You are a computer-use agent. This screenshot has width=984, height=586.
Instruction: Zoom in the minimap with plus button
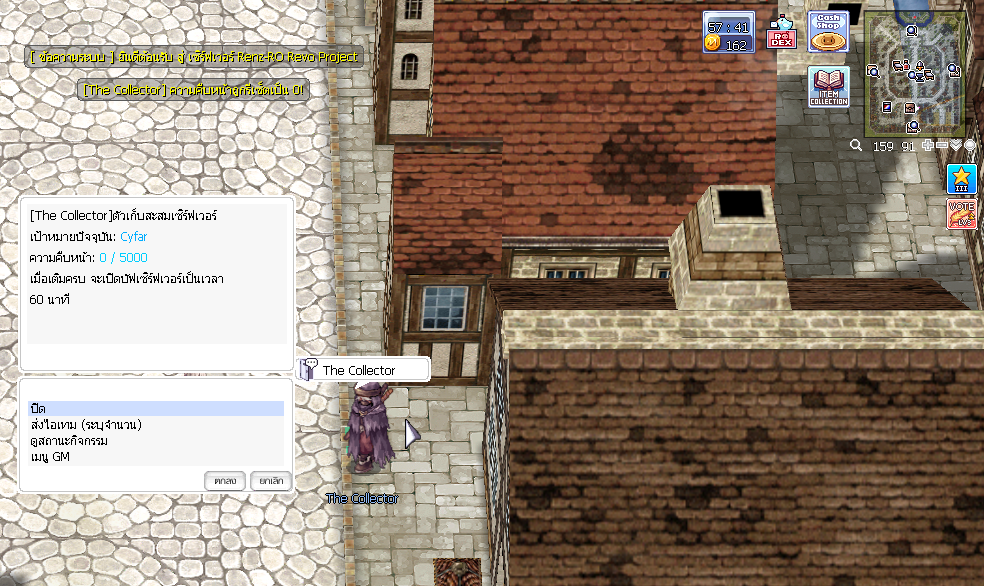pos(929,146)
